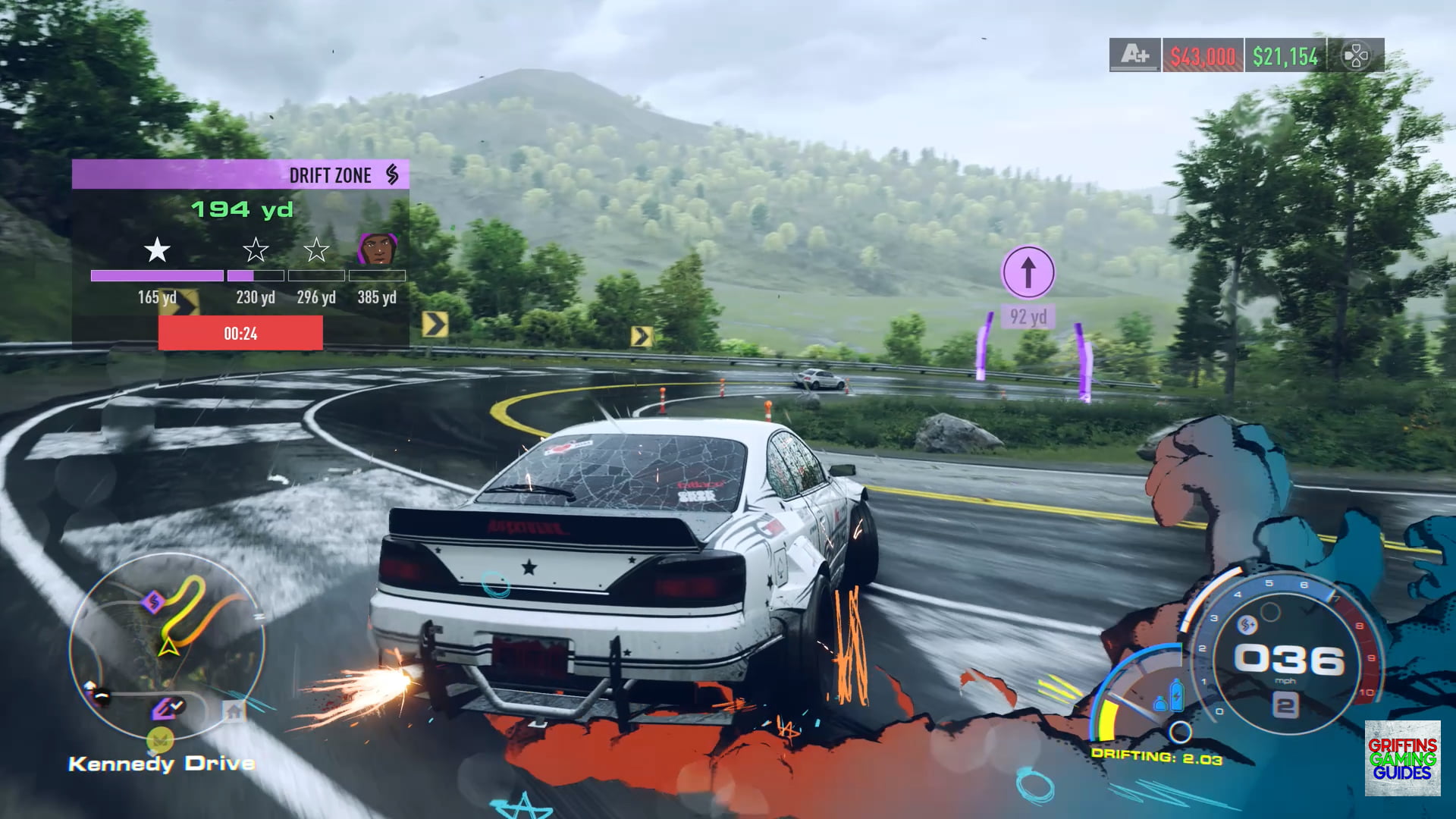Select the house icon on the minimap
Screen dimensions: 1456x819
click(x=234, y=711)
